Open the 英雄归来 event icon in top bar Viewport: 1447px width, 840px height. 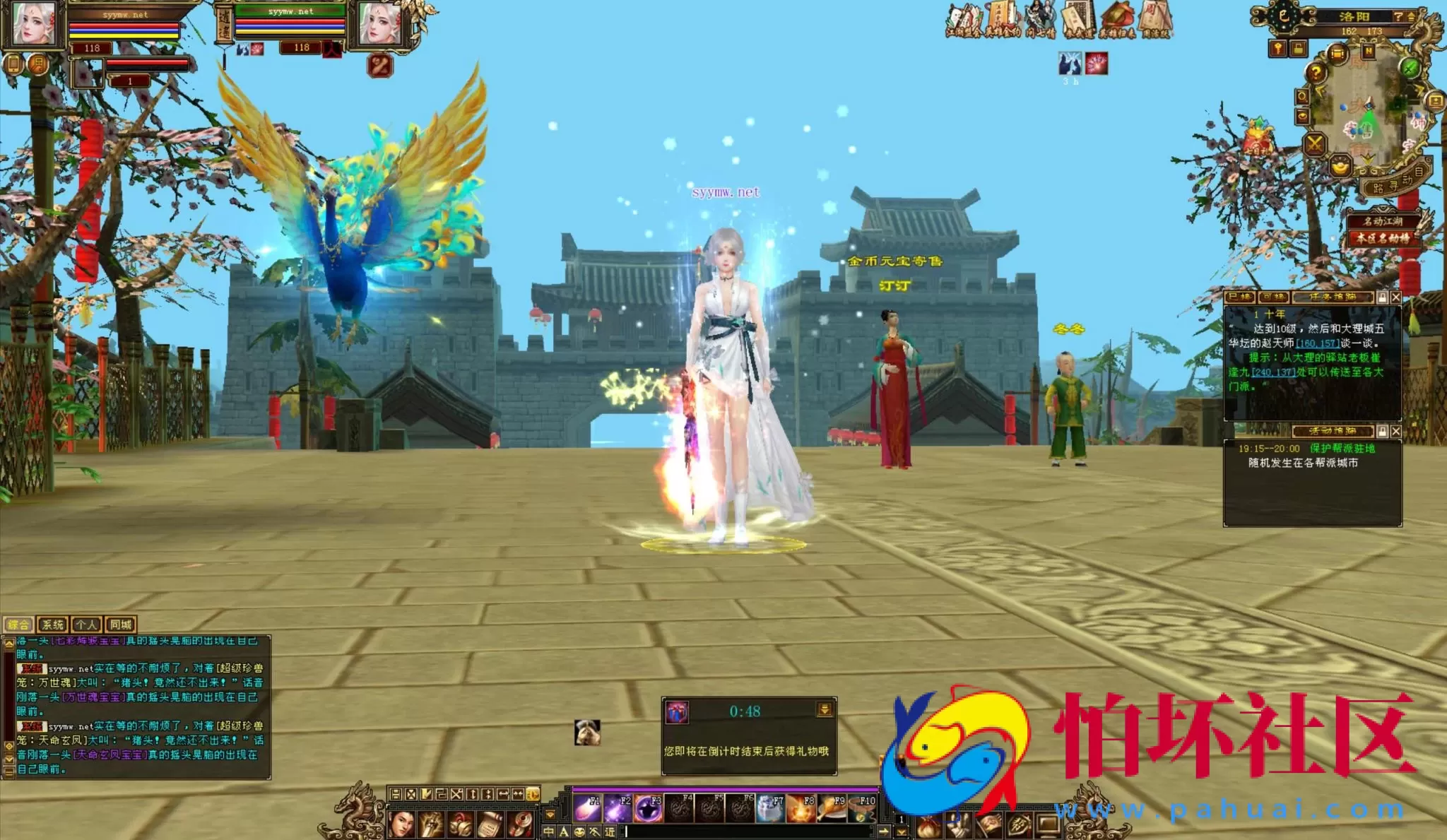click(1118, 18)
